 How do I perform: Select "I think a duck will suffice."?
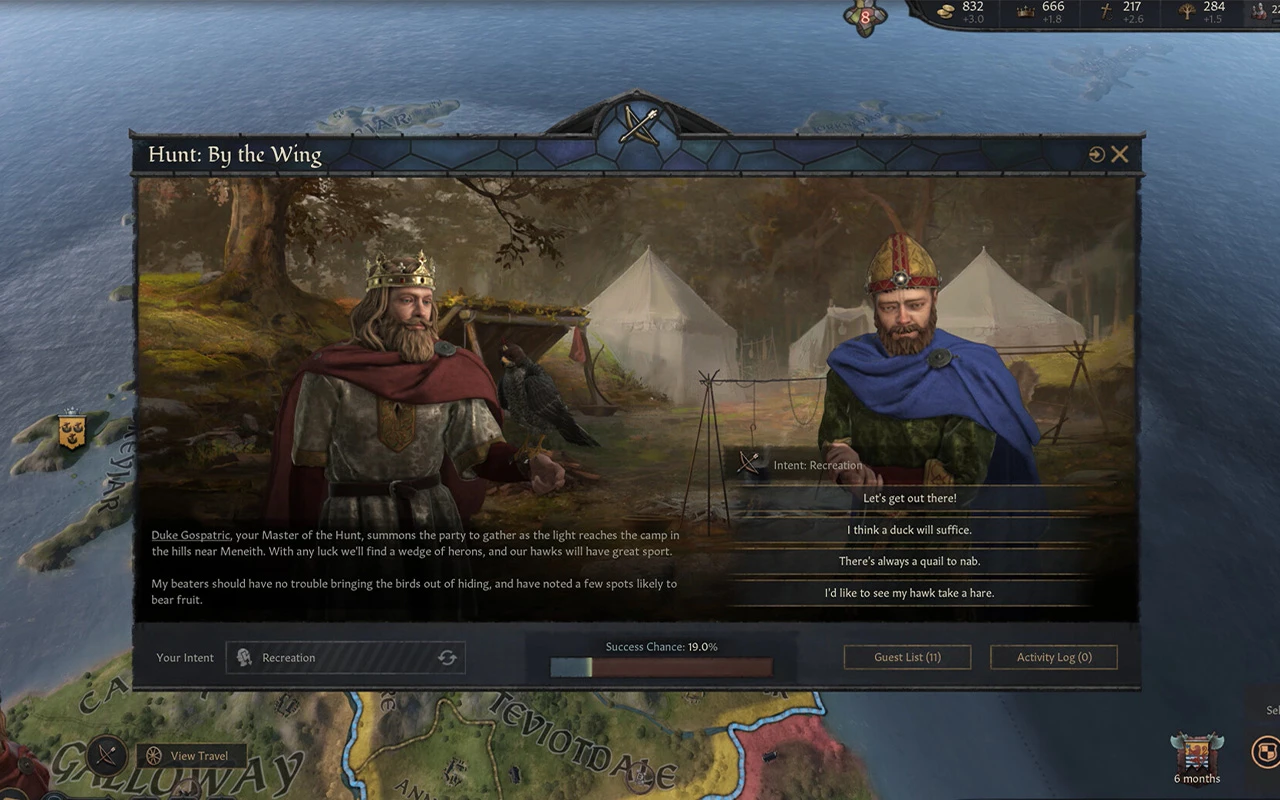[x=909, y=530]
